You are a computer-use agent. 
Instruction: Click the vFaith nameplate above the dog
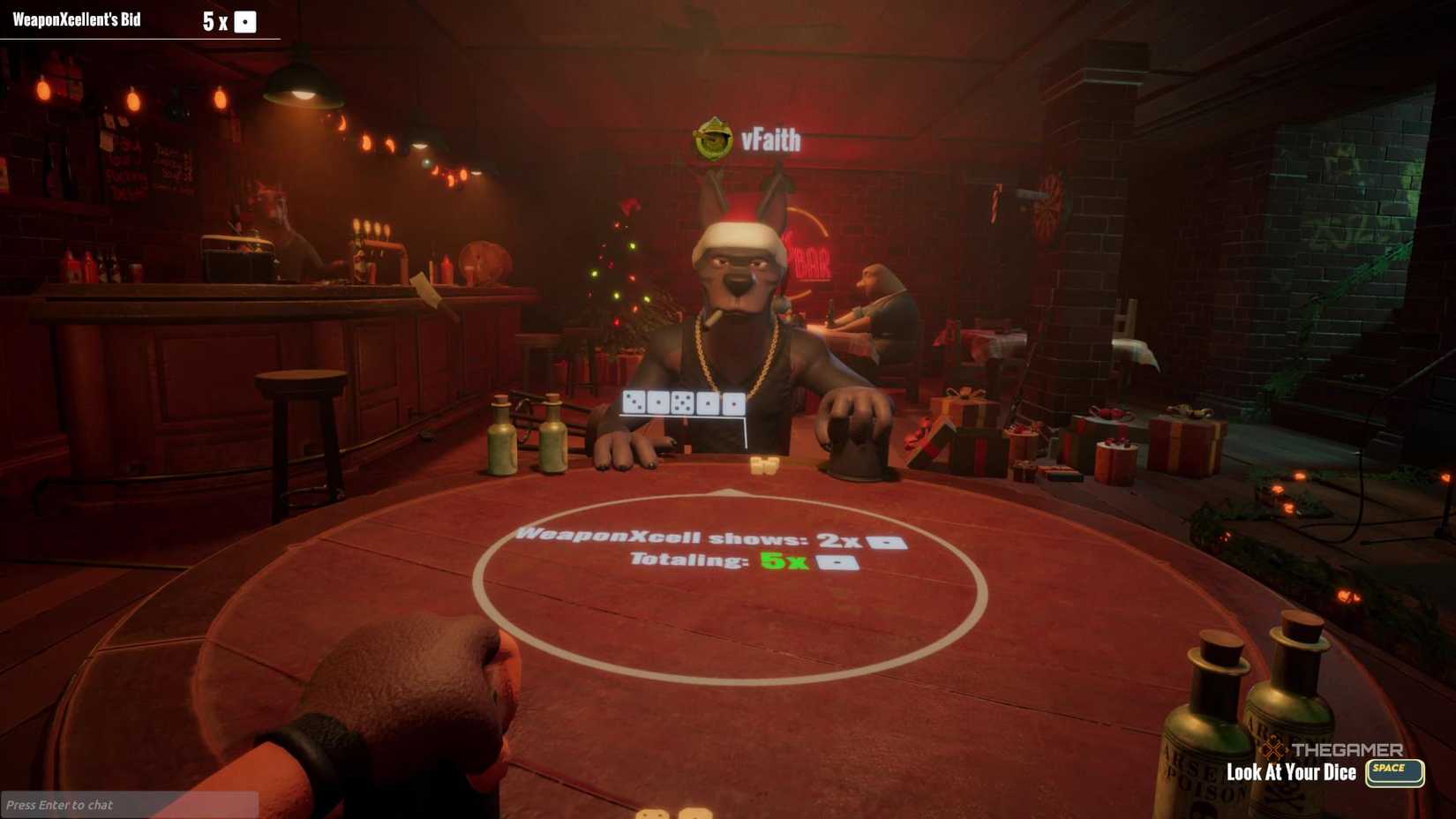772,139
